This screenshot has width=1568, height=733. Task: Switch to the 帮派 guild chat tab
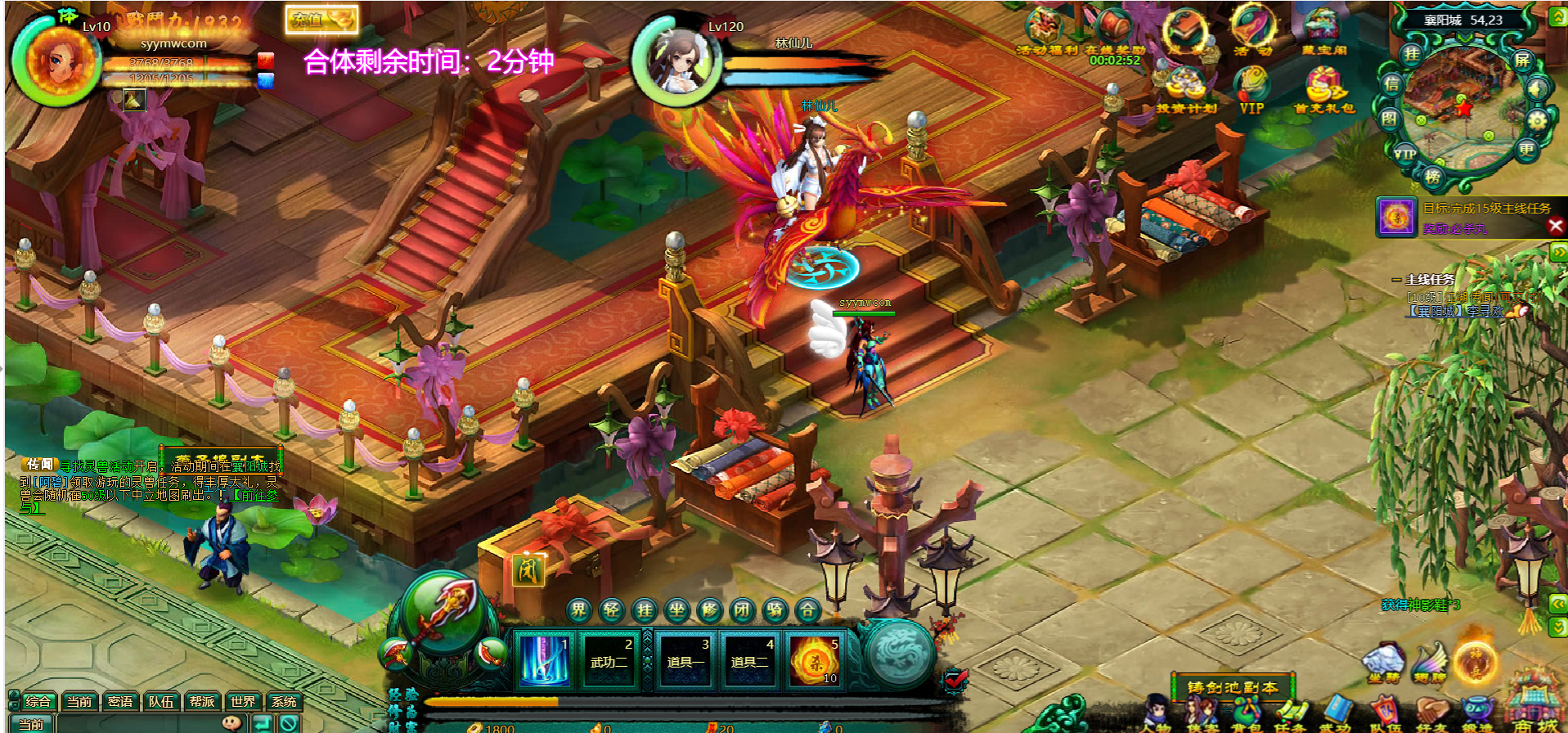click(x=202, y=702)
